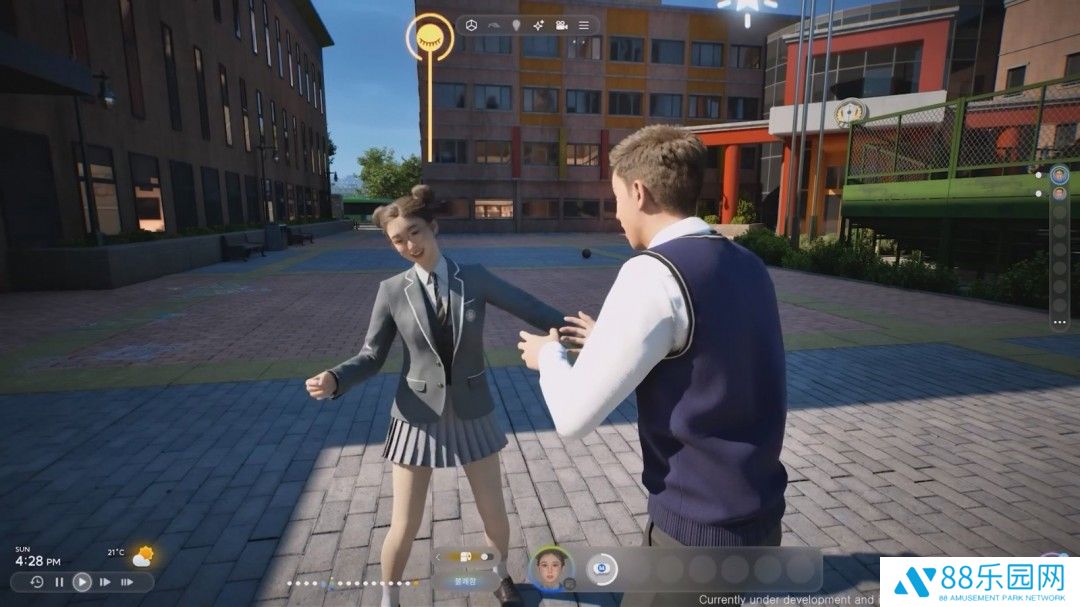
Task: Activate the fastest time speed
Action: point(127,582)
